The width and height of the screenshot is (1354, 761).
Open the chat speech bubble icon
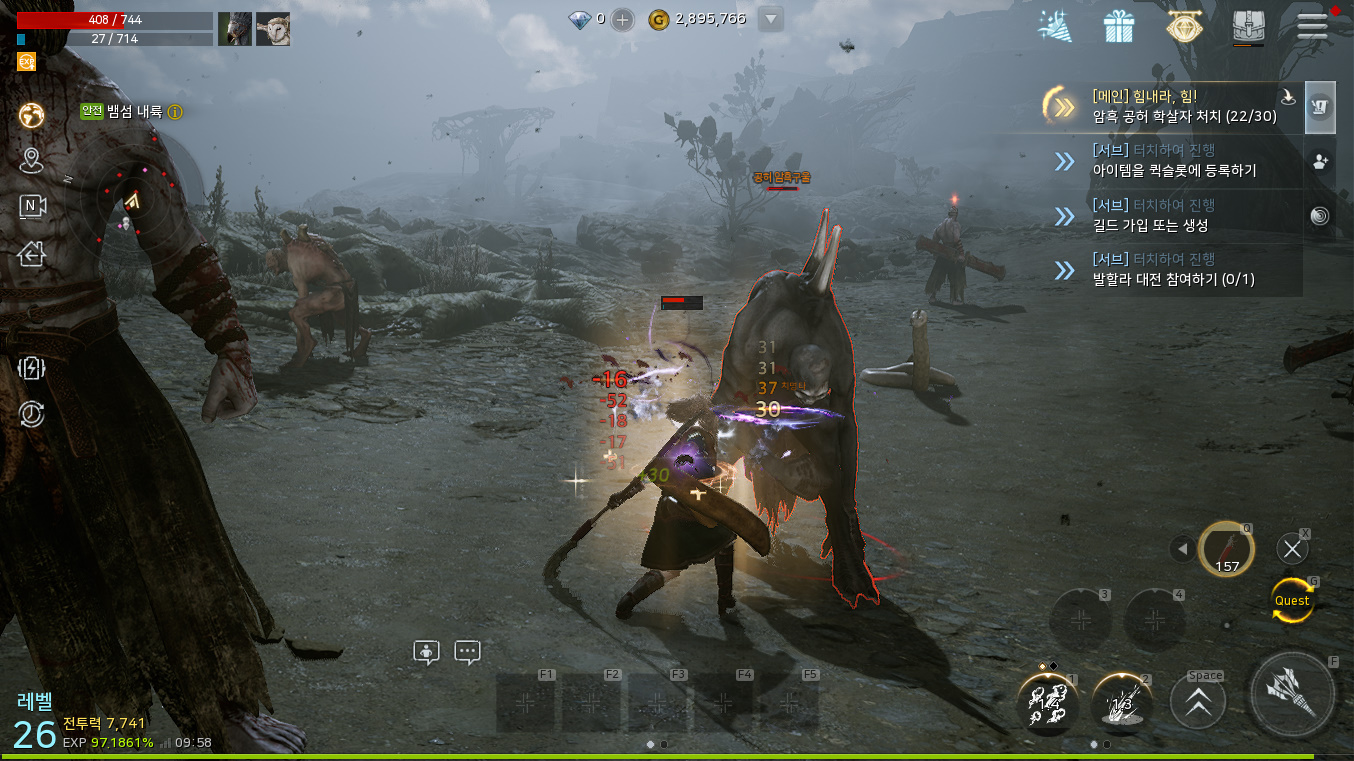[467, 652]
